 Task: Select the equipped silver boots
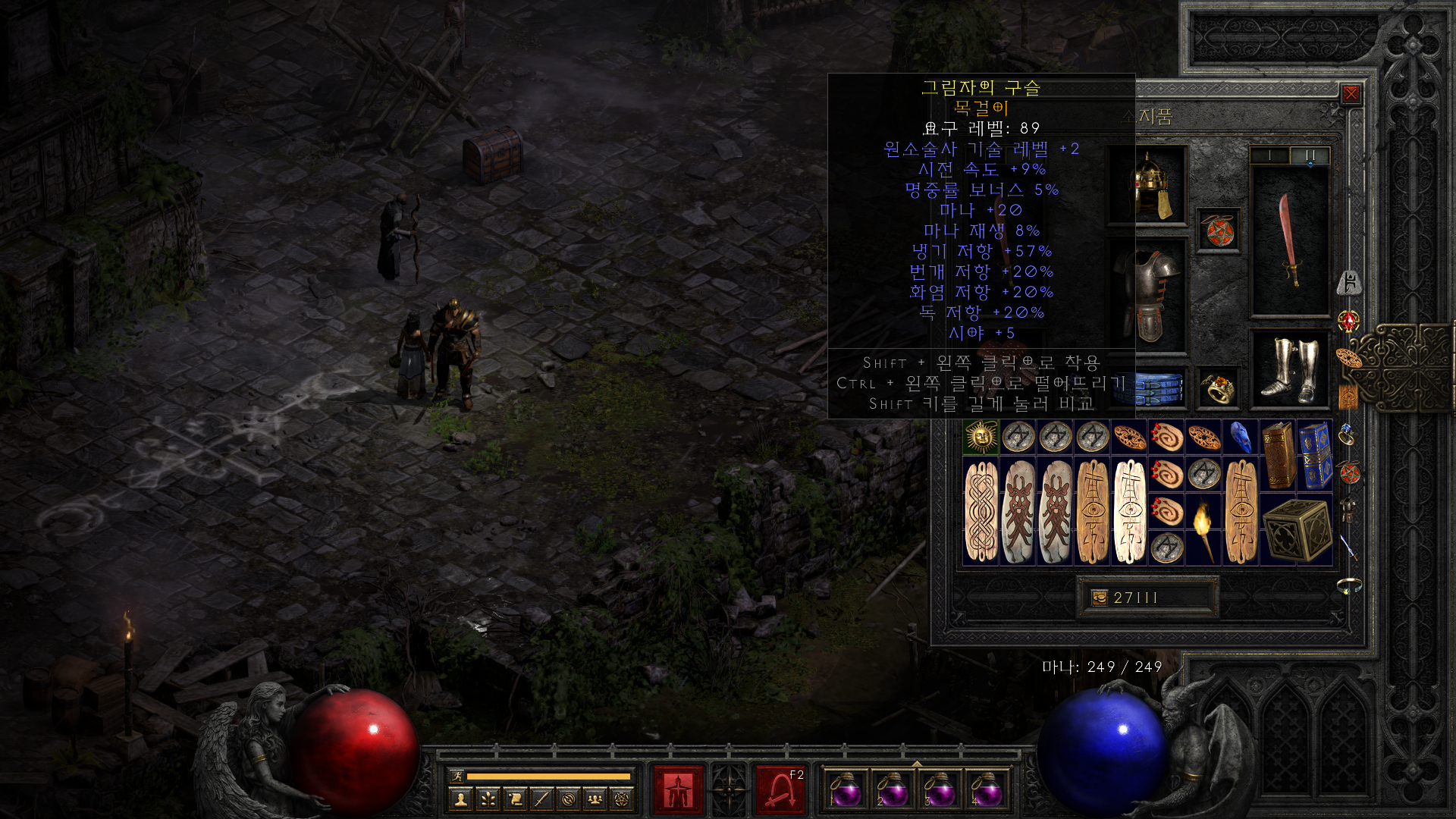[x=1289, y=369]
